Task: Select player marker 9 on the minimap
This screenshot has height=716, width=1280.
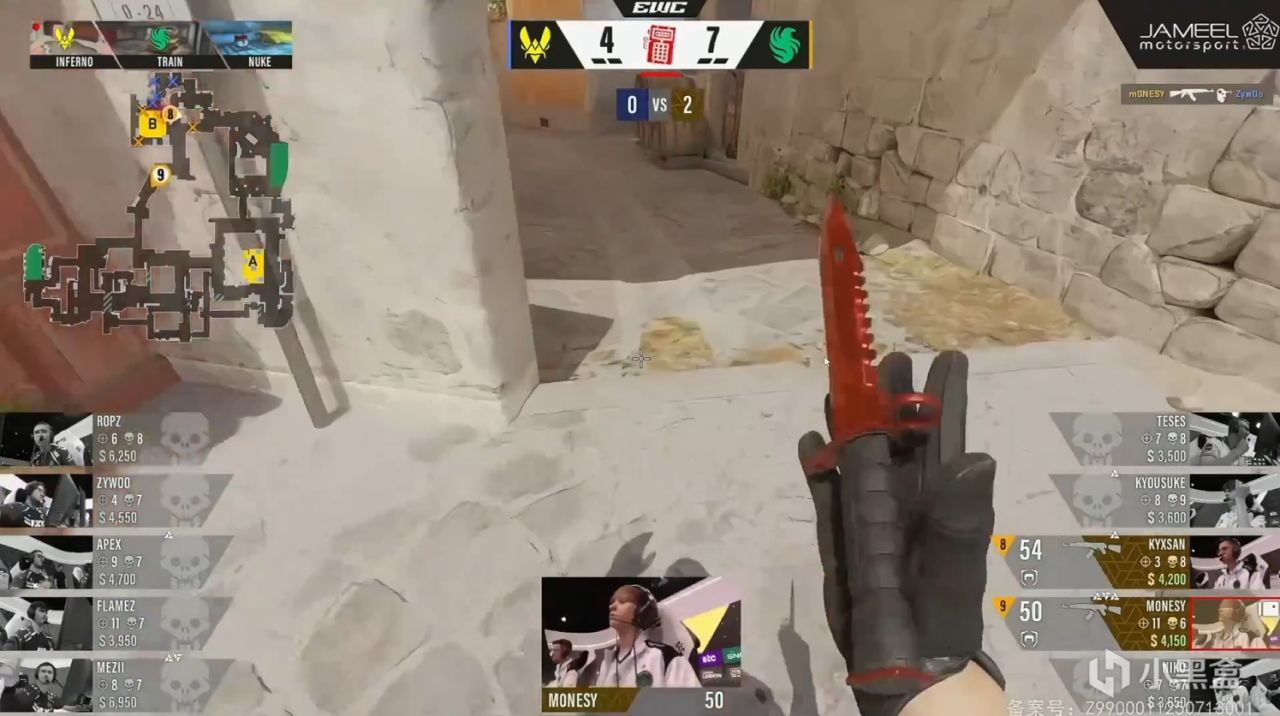Action: pyautogui.click(x=159, y=176)
